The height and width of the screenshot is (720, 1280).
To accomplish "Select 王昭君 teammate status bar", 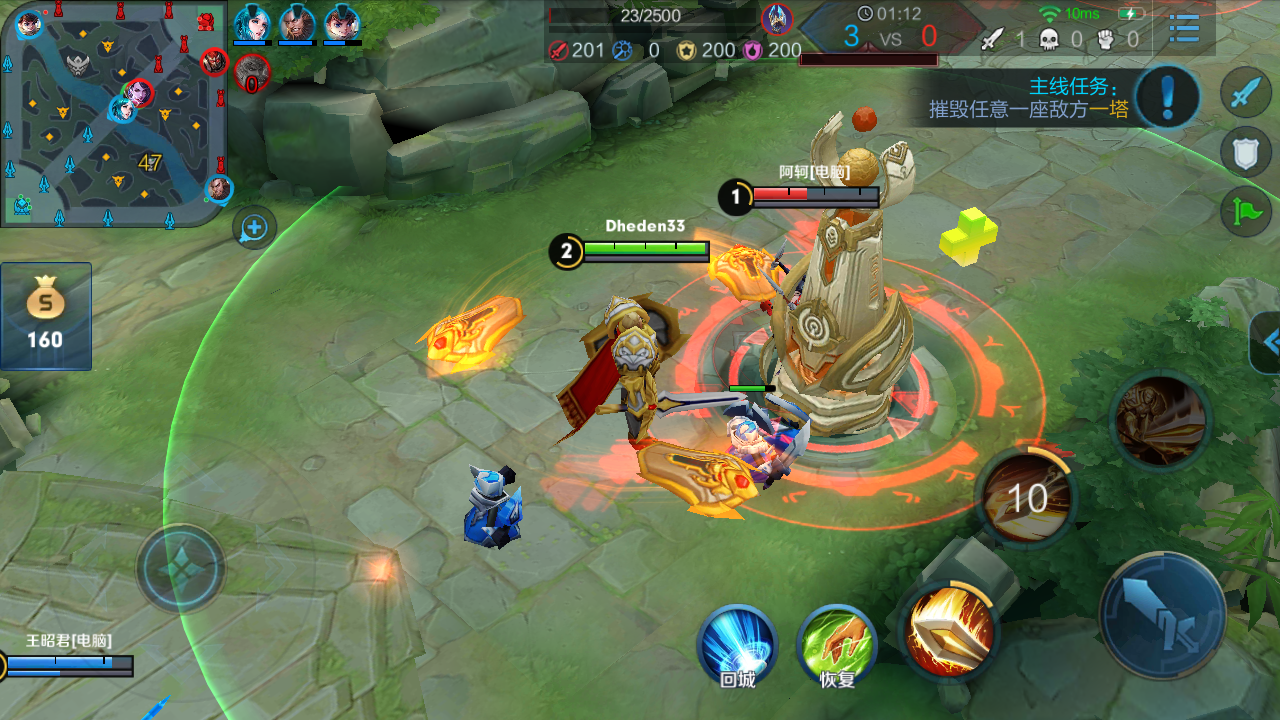I will pyautogui.click(x=68, y=658).
